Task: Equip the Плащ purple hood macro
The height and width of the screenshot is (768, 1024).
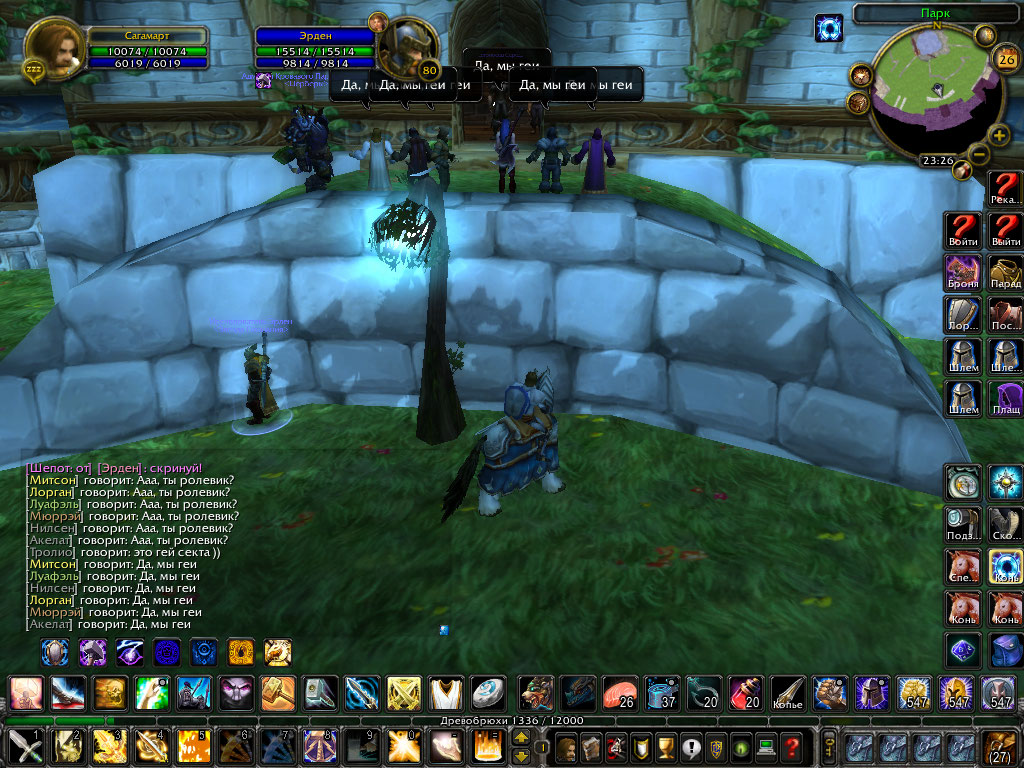Action: pyautogui.click(x=1007, y=398)
